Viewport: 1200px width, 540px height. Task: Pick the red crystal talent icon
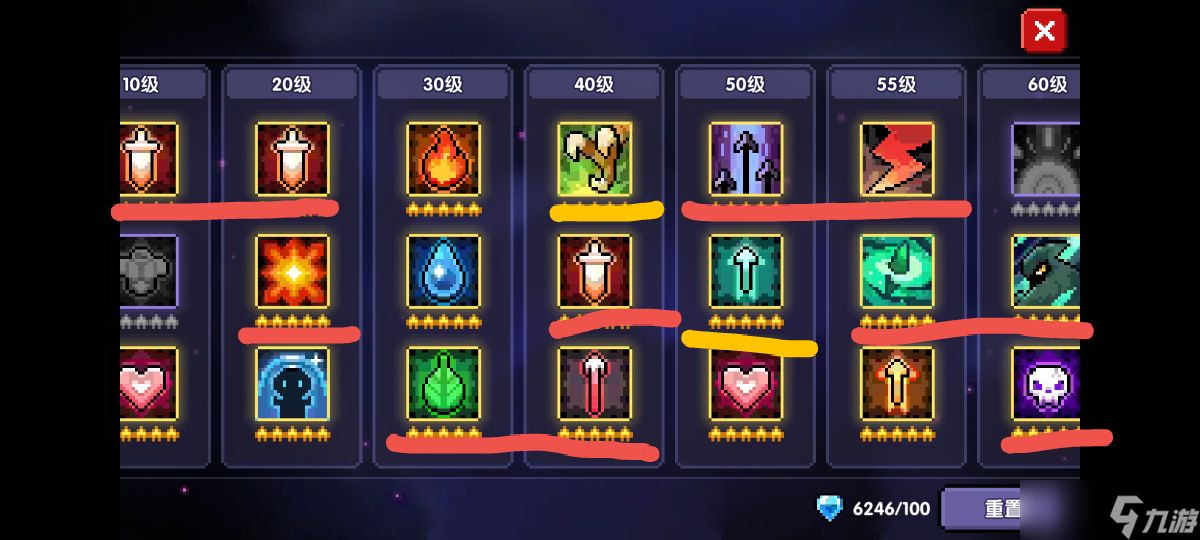(594, 383)
